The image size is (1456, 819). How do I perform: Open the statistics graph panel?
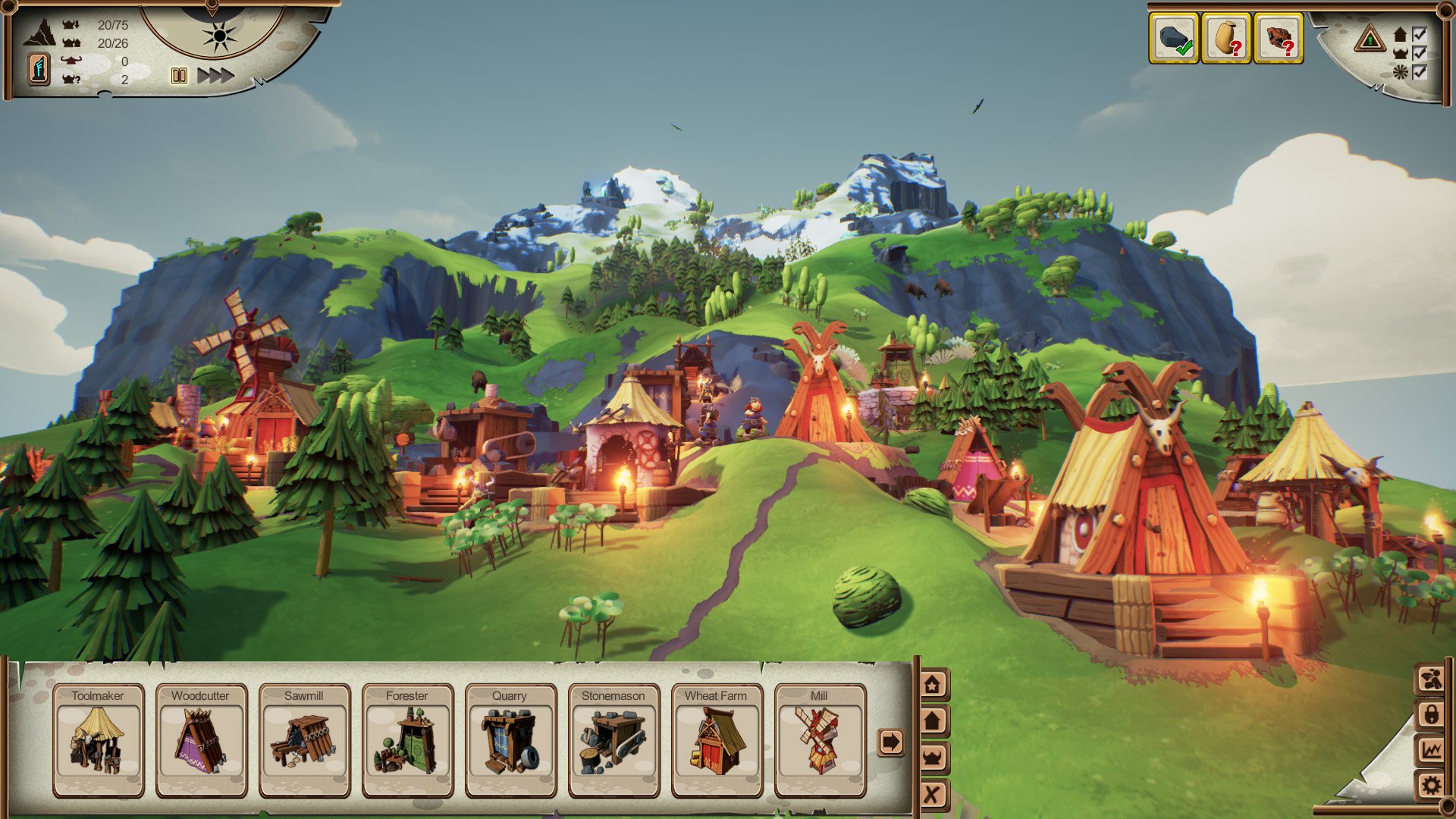[1430, 749]
